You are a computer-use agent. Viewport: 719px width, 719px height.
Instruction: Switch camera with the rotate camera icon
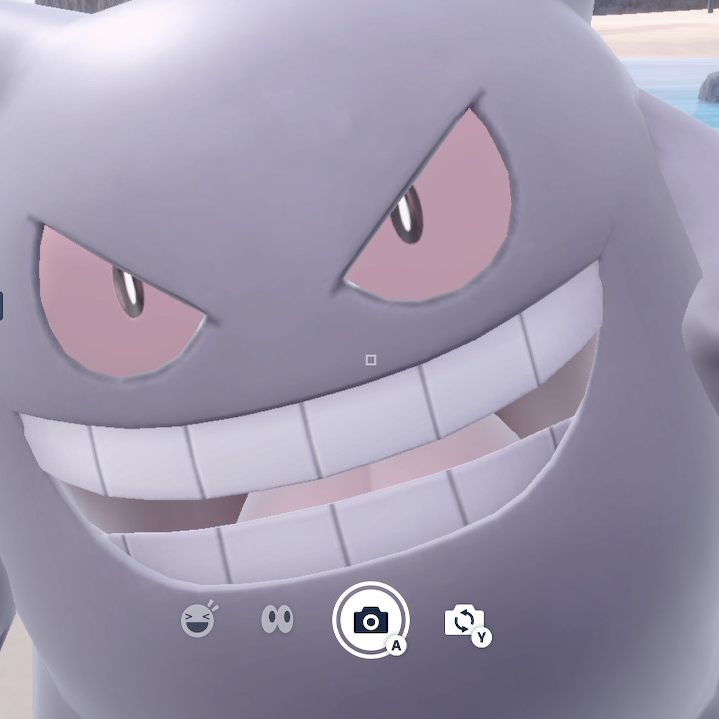pyautogui.click(x=464, y=621)
